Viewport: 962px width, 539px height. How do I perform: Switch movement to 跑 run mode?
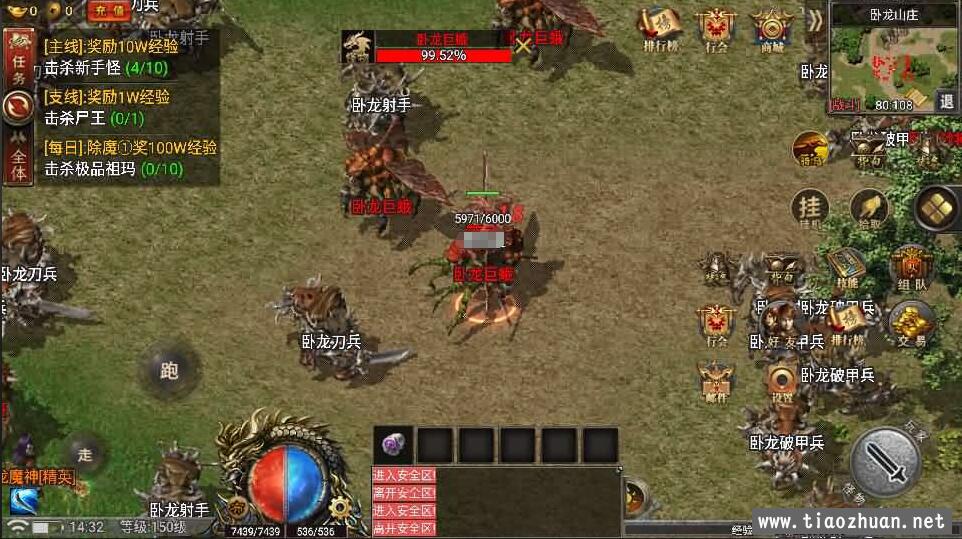(168, 371)
